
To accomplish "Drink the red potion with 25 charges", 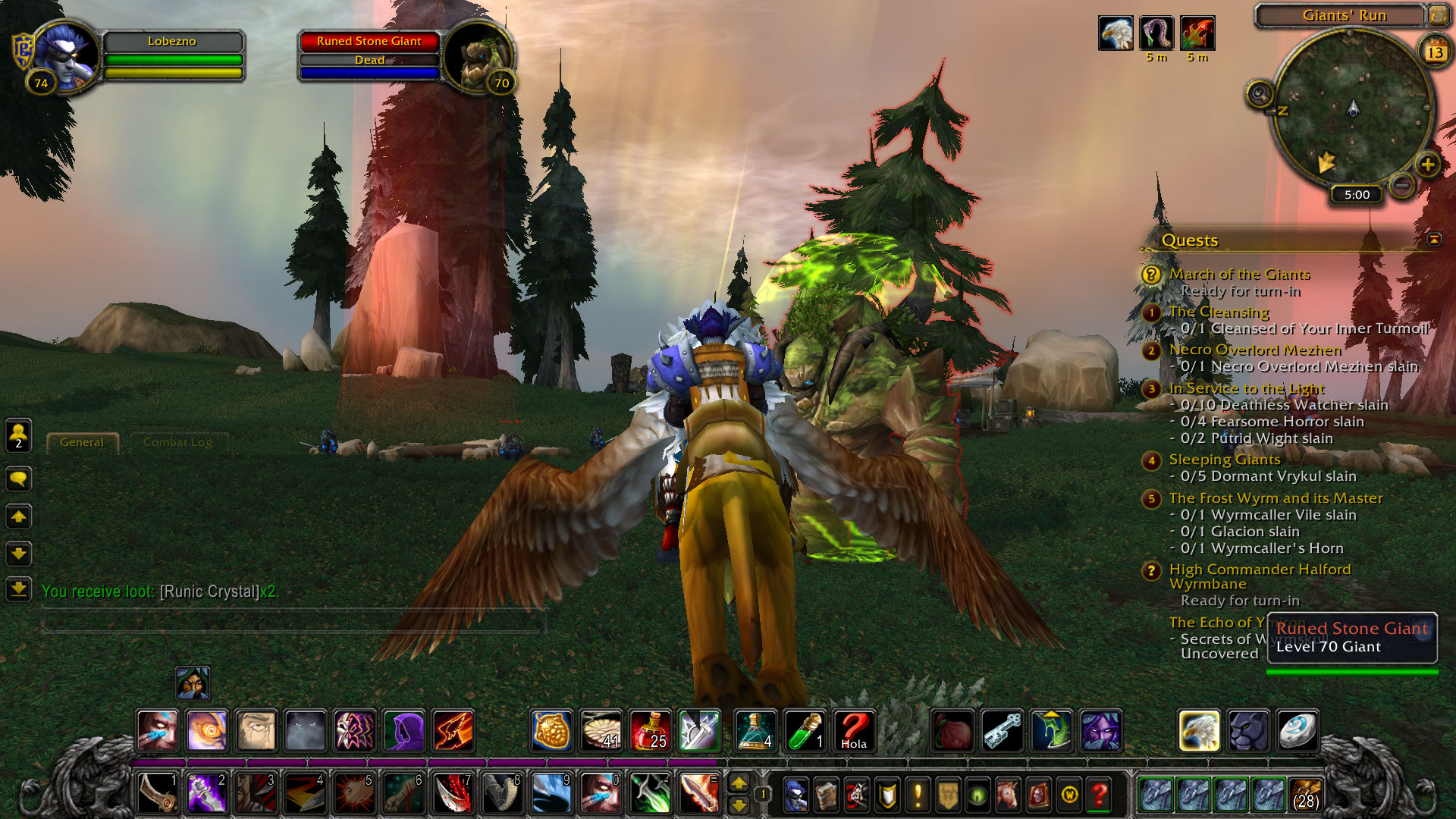I will 650,730.
